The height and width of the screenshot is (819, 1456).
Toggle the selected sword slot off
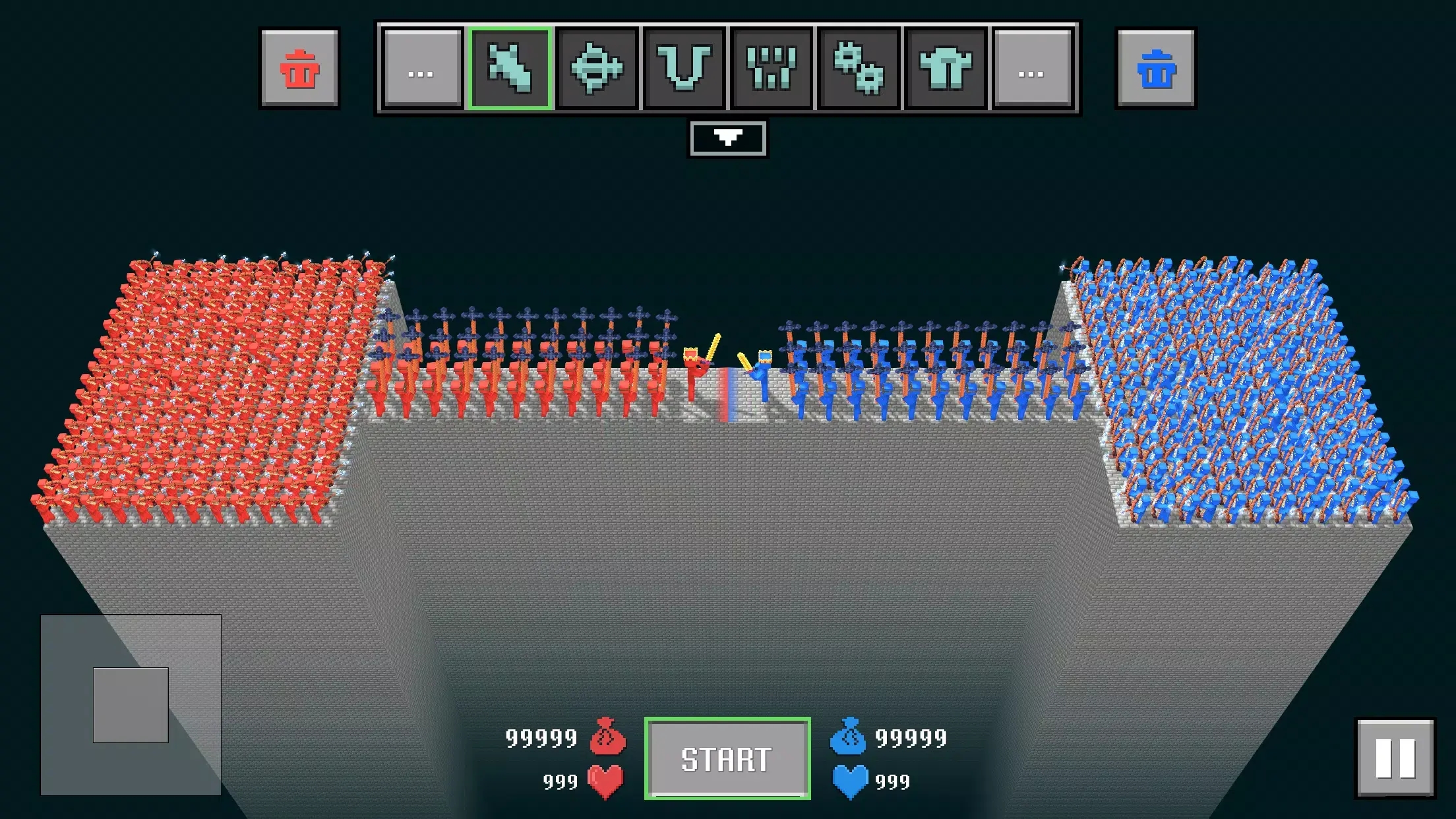pyautogui.click(x=511, y=69)
